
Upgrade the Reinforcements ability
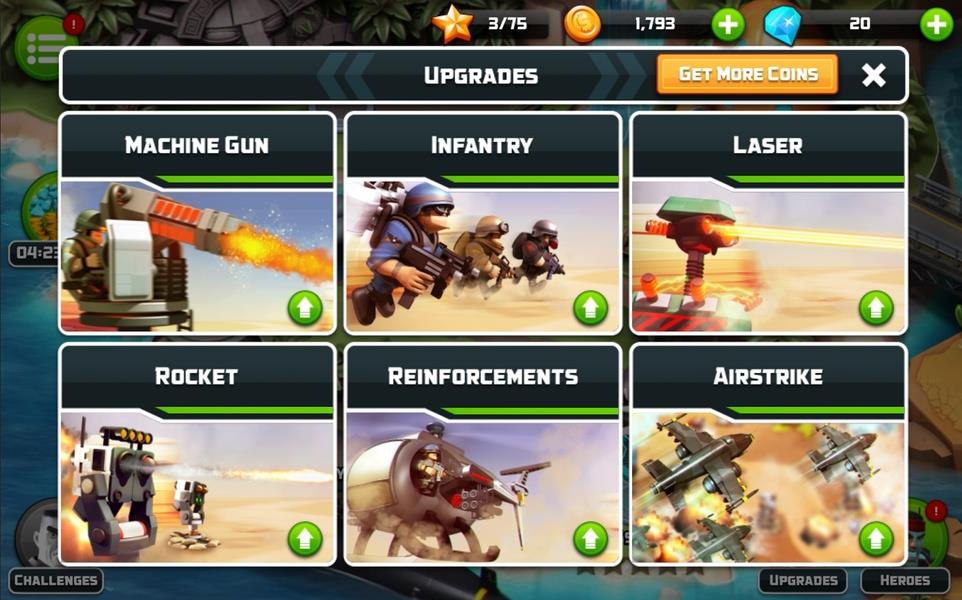click(590, 539)
